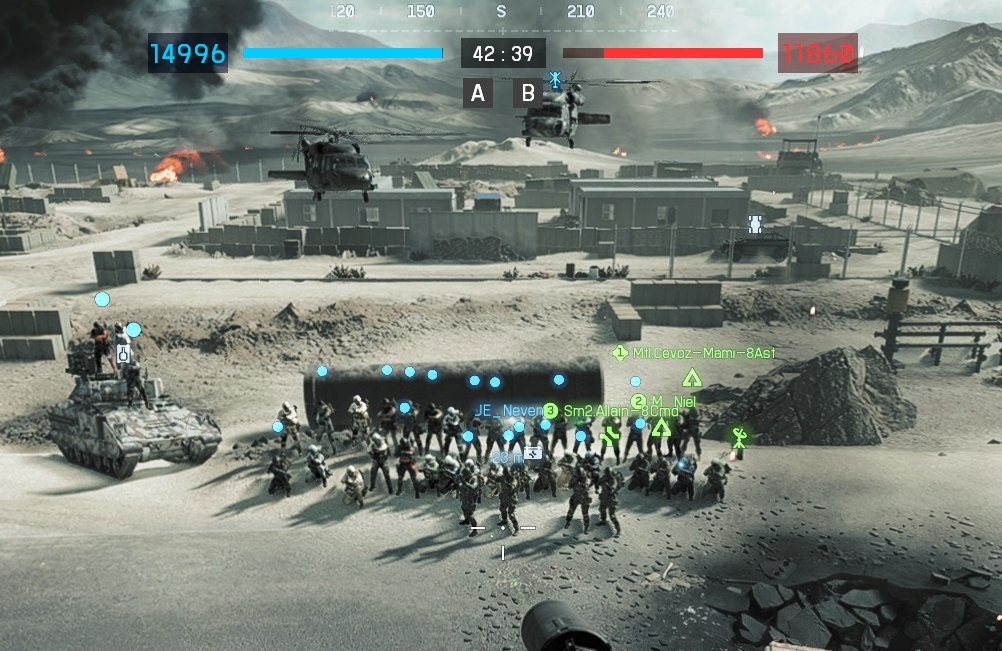Click squad member 1 nameplate Mtl.Cevoz-Mami-8Ast
Viewport: 1002px width, 651px height.
pos(696,353)
